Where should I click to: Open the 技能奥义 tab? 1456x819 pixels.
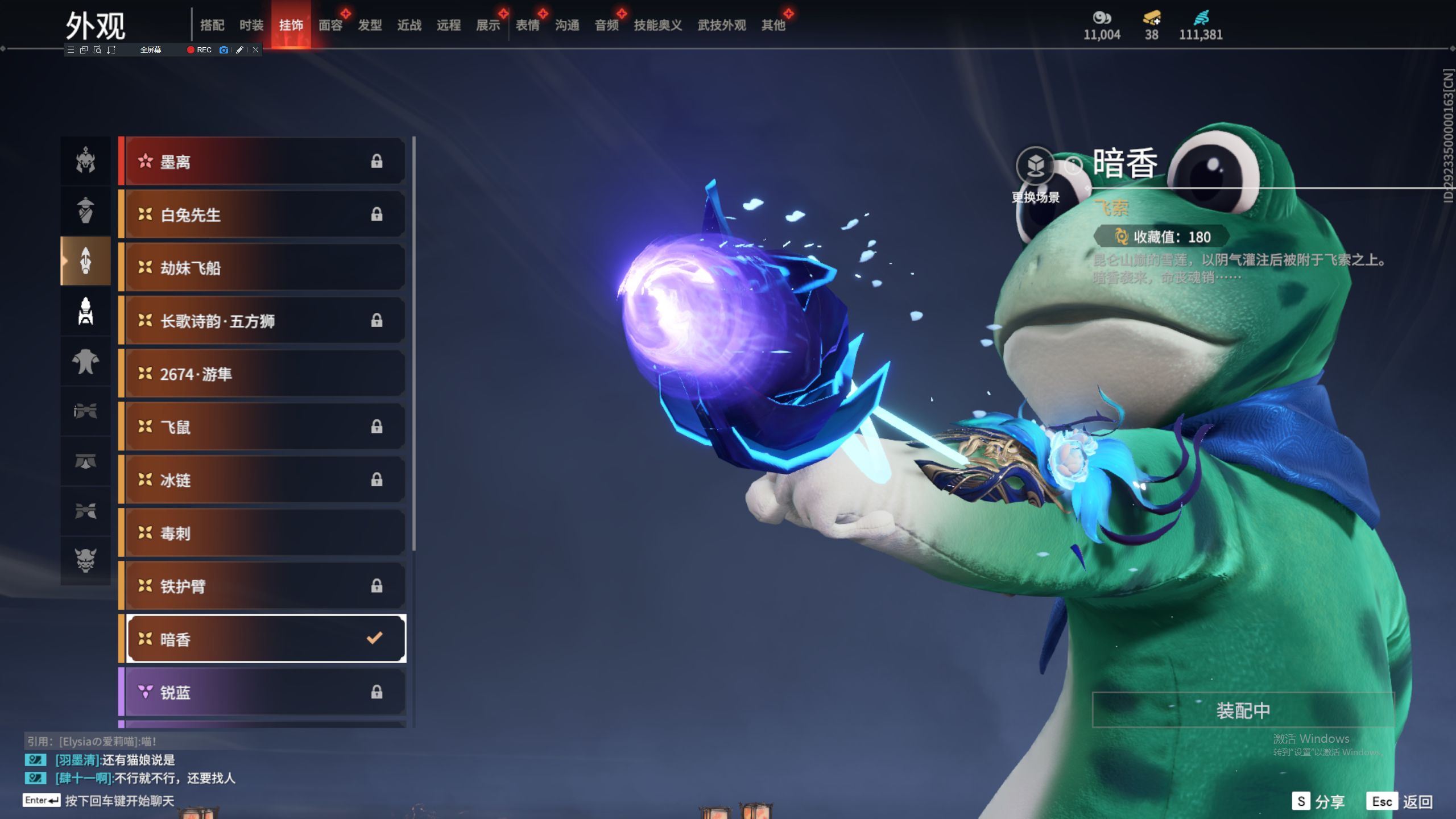(x=657, y=25)
